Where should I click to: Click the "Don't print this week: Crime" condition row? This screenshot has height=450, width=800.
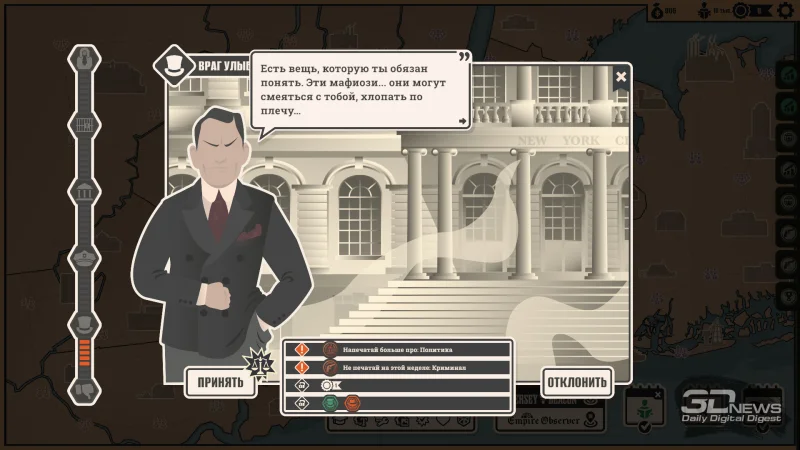click(398, 367)
